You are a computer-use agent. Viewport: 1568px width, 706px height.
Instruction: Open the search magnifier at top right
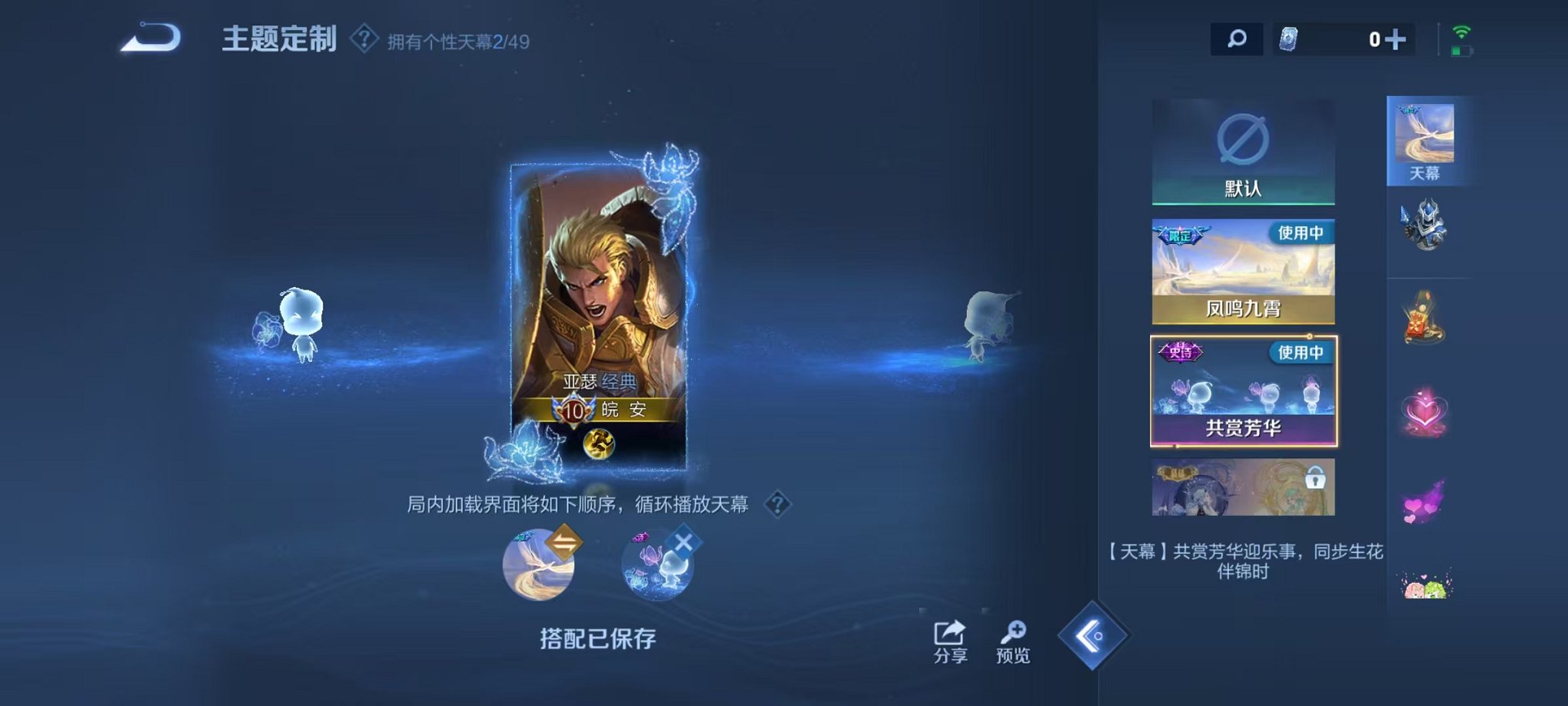click(x=1236, y=37)
